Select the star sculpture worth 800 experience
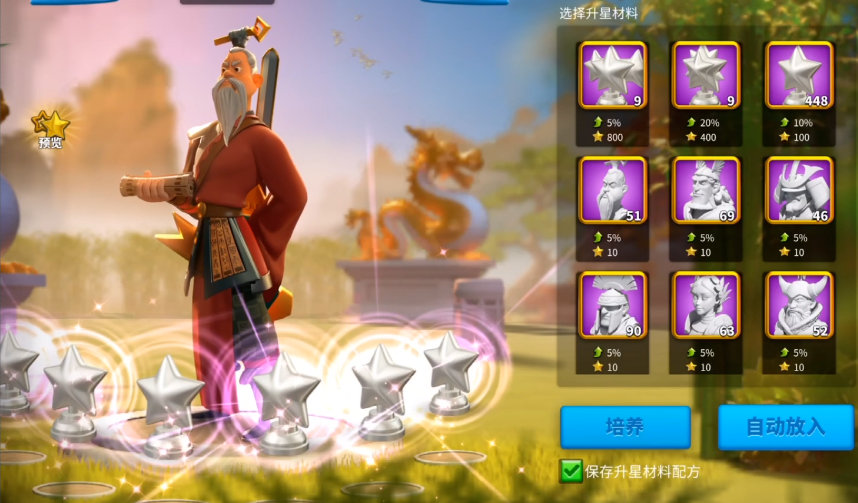 [613, 75]
